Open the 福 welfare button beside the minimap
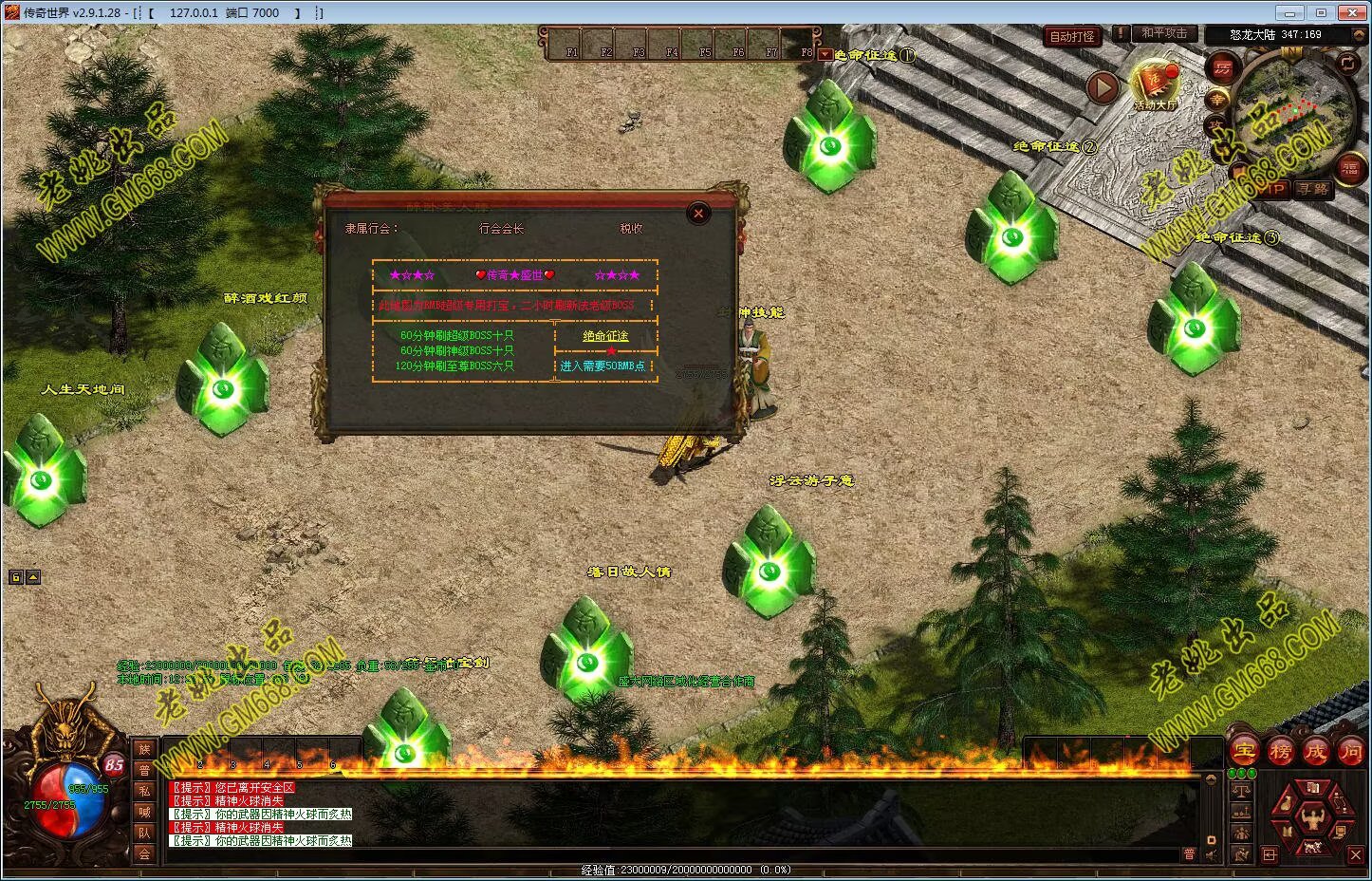Viewport: 1372px width, 881px height. [x=1348, y=169]
